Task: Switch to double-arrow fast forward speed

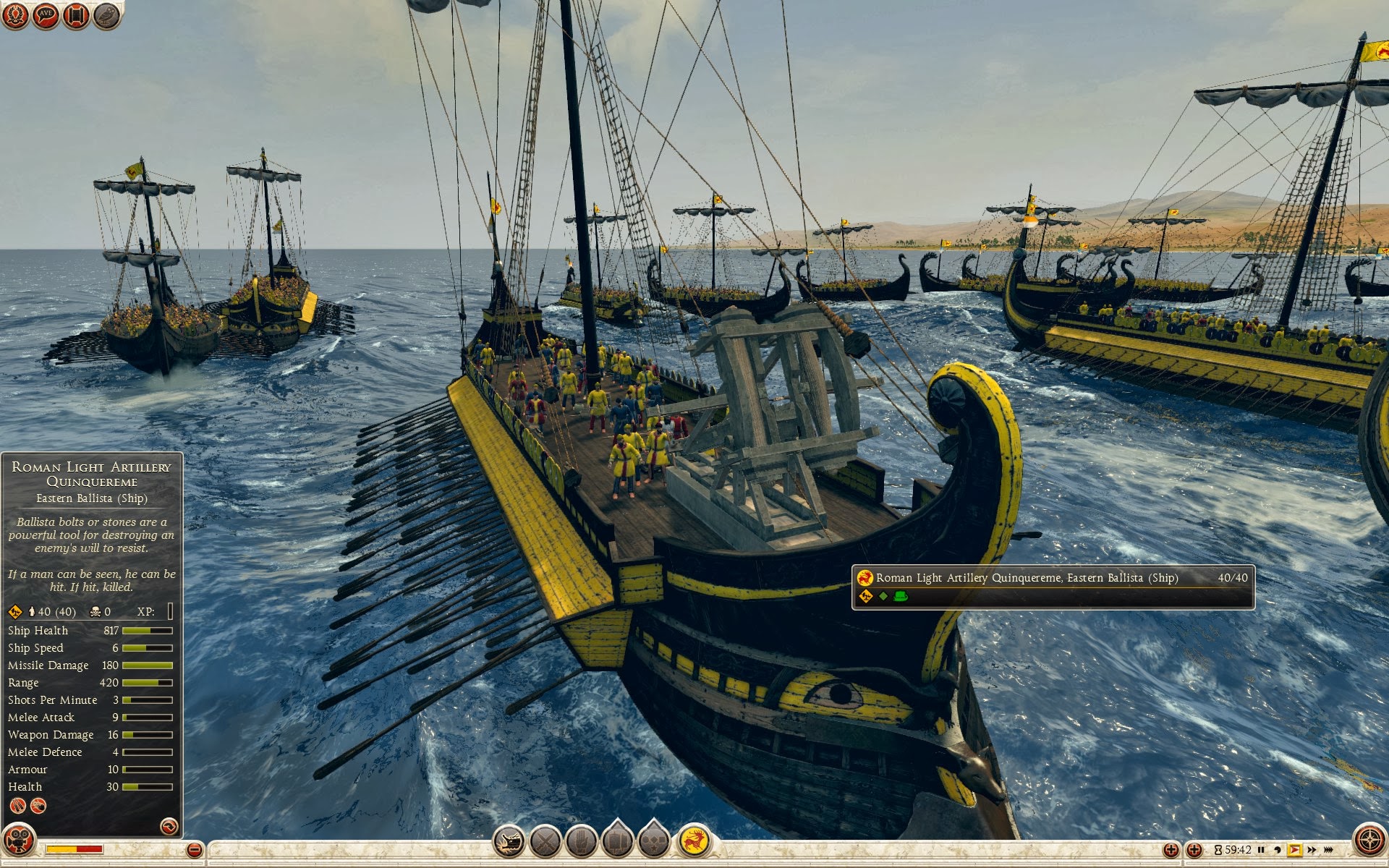Action: point(1312,850)
